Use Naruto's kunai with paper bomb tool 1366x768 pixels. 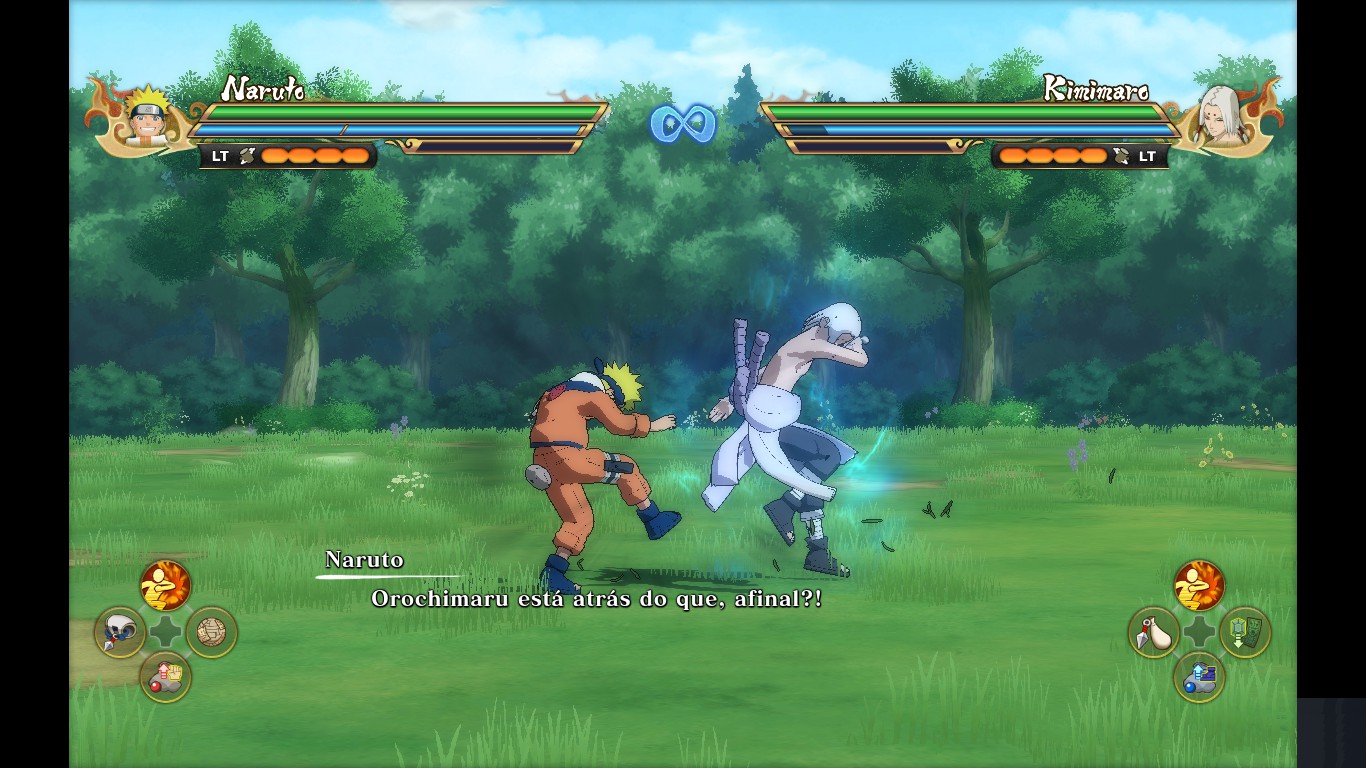[120, 632]
